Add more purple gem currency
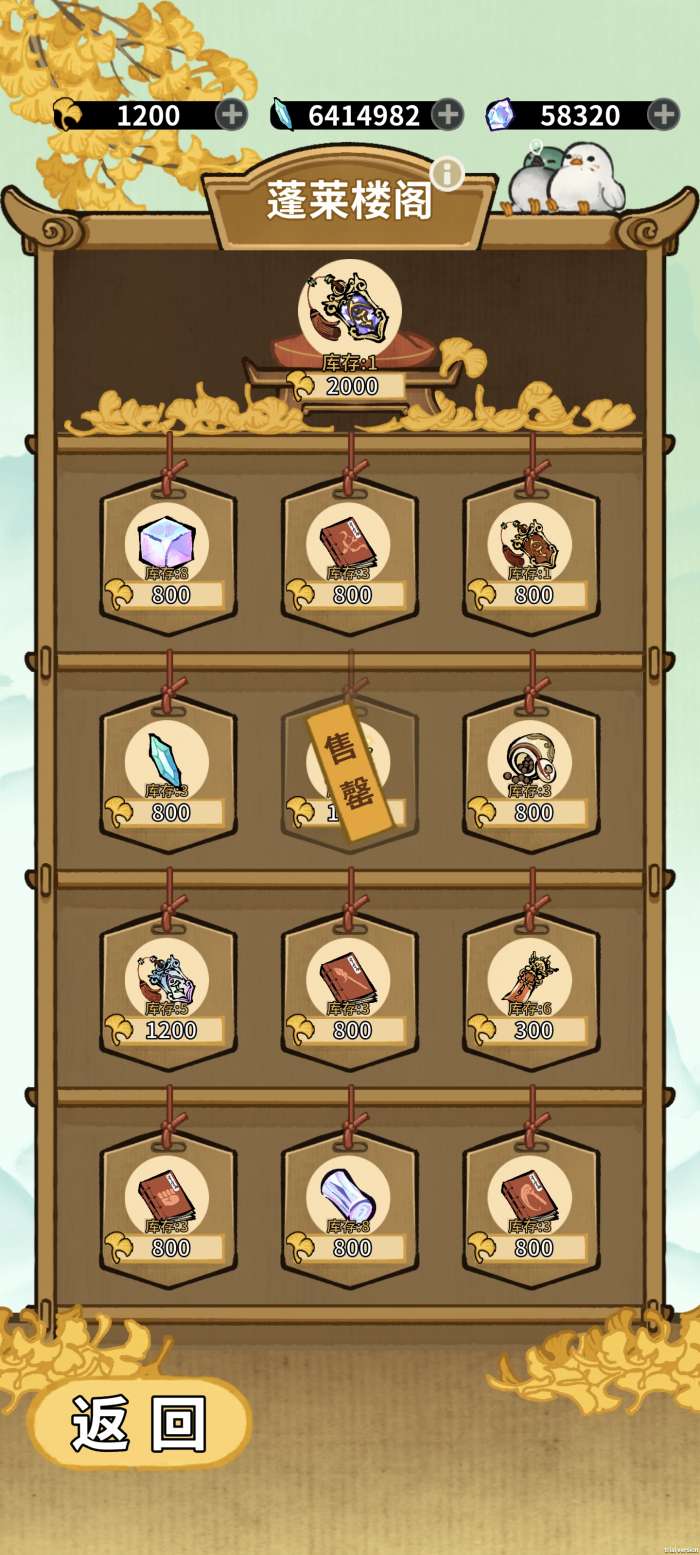The image size is (700, 1555). (x=663, y=115)
